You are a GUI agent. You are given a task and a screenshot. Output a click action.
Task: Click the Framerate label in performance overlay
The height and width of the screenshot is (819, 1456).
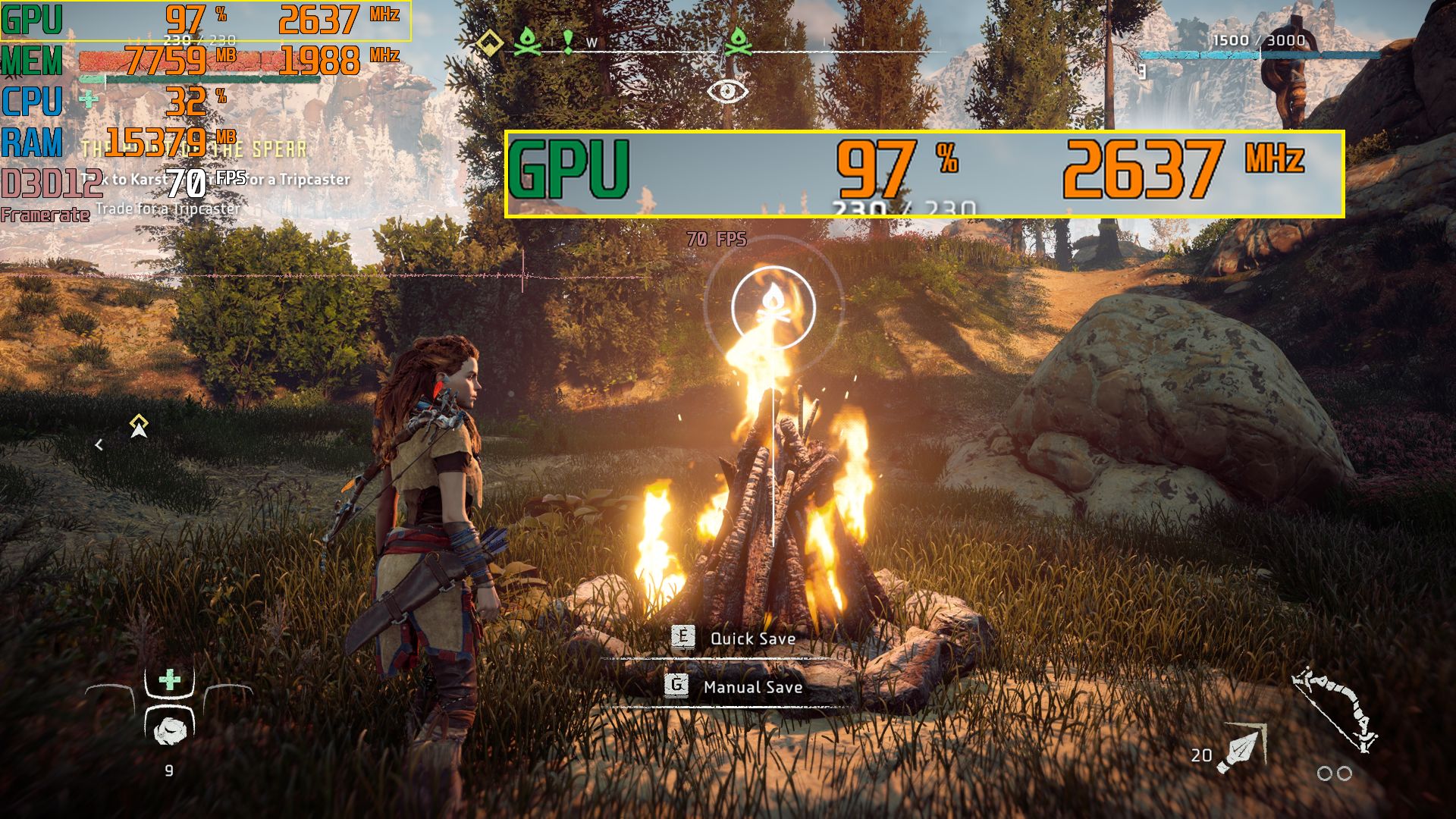pos(45,215)
